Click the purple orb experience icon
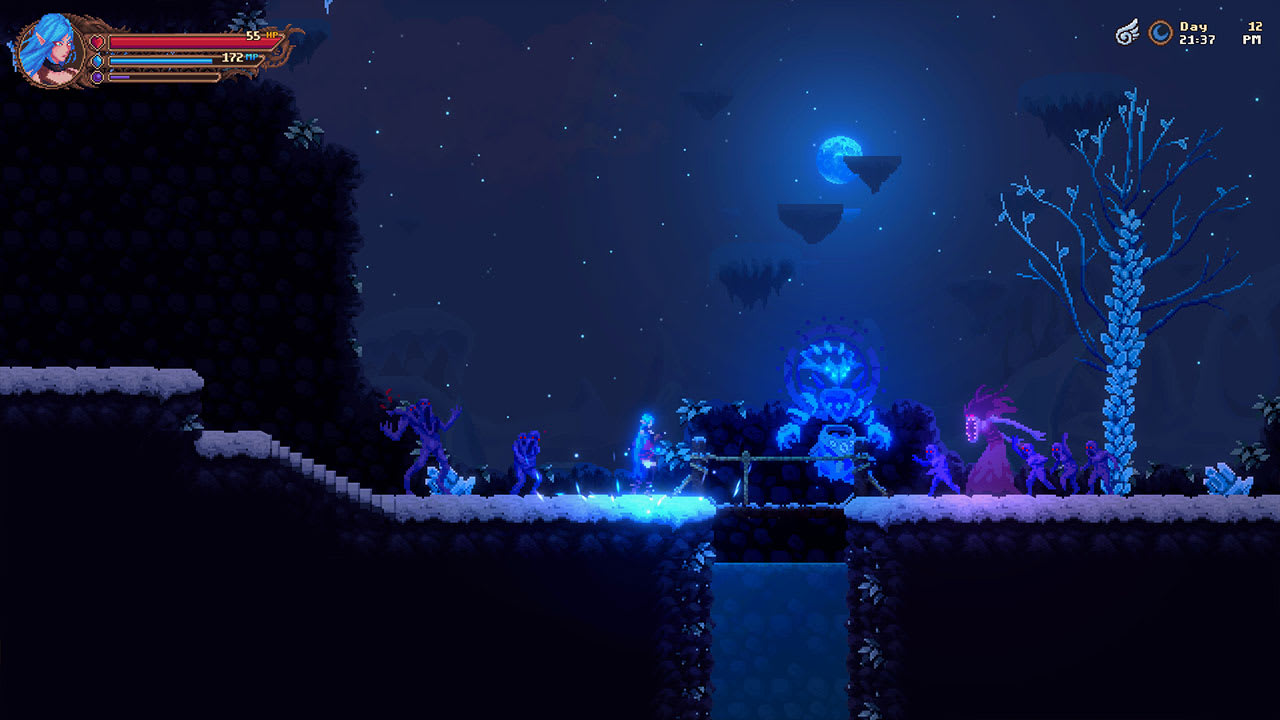The width and height of the screenshot is (1280, 720). pos(96,77)
